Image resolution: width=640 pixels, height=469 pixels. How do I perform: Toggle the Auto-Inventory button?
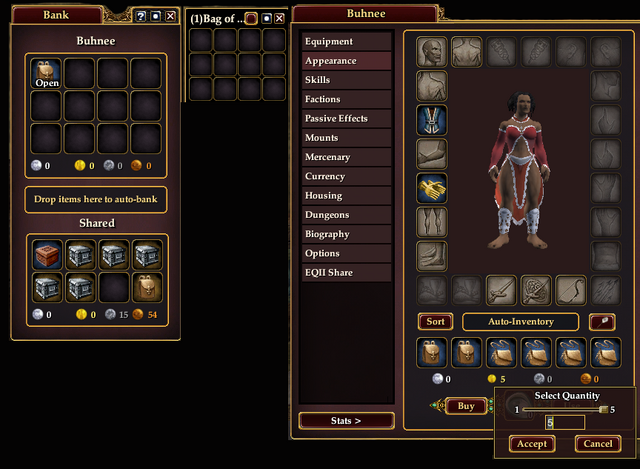pyautogui.click(x=521, y=322)
